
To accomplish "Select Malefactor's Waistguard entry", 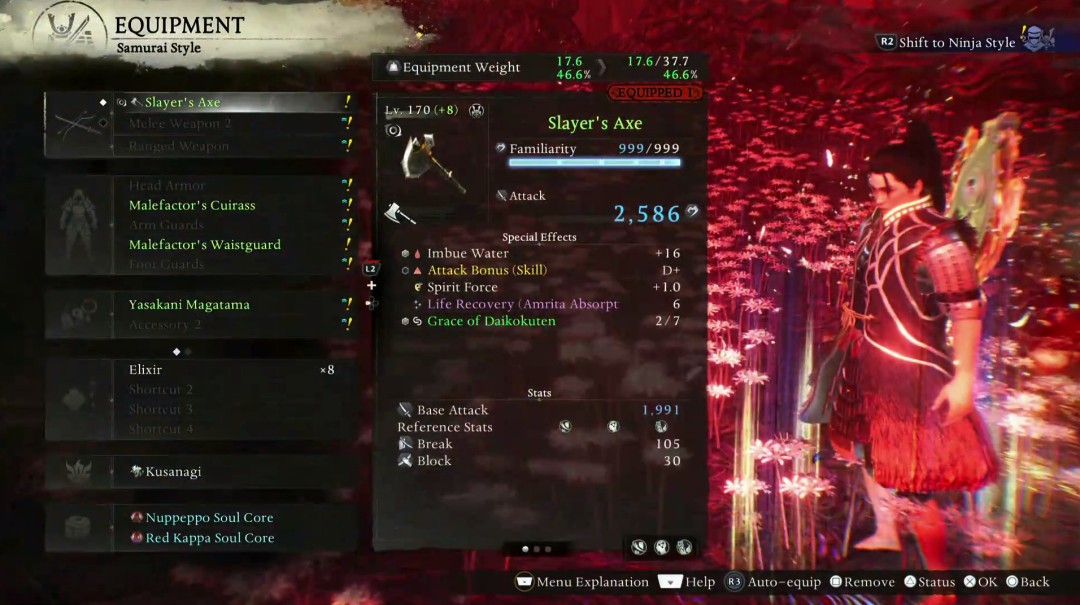I will (x=204, y=245).
